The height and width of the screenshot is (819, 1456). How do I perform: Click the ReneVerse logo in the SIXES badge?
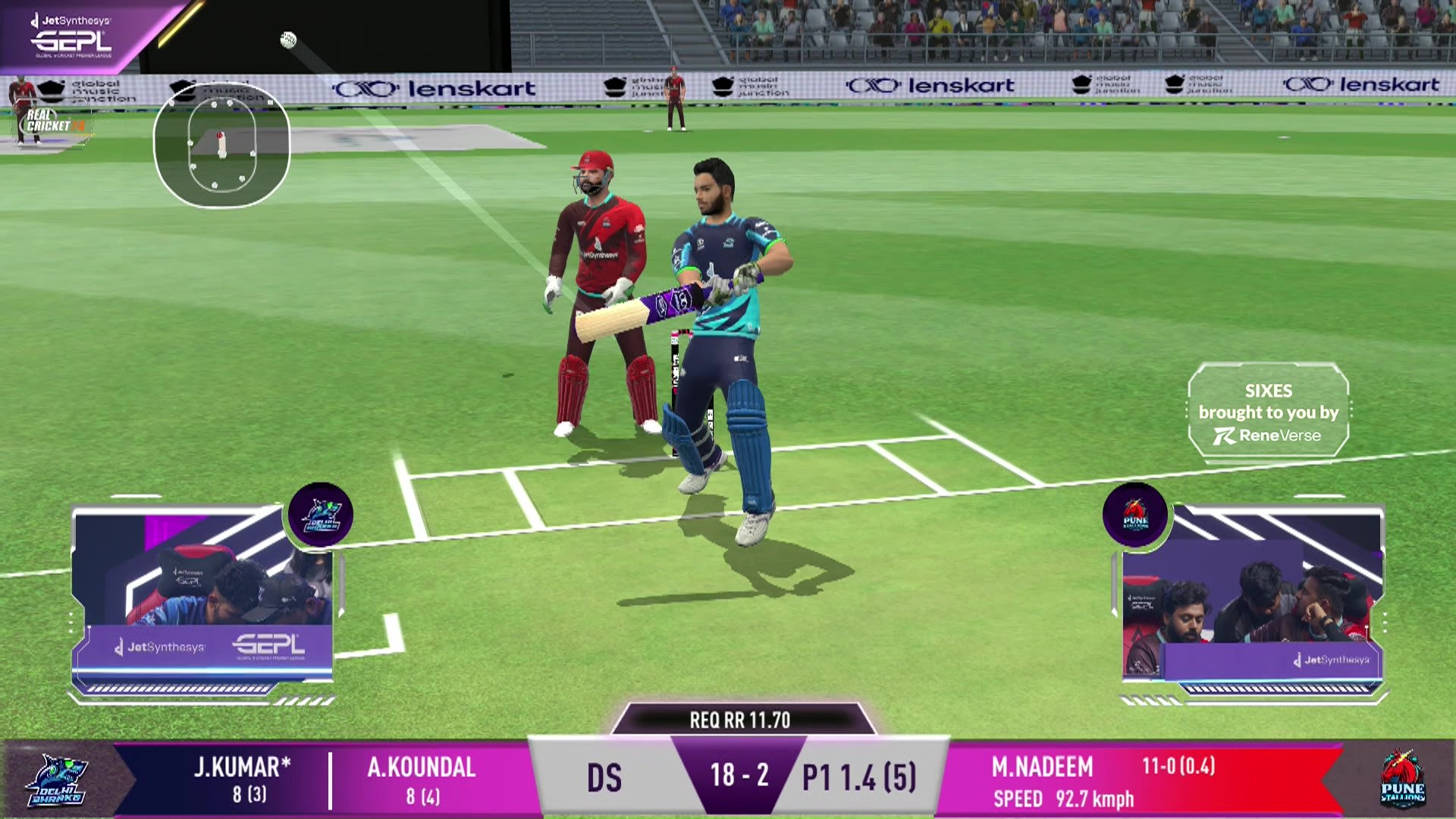pos(1269,436)
